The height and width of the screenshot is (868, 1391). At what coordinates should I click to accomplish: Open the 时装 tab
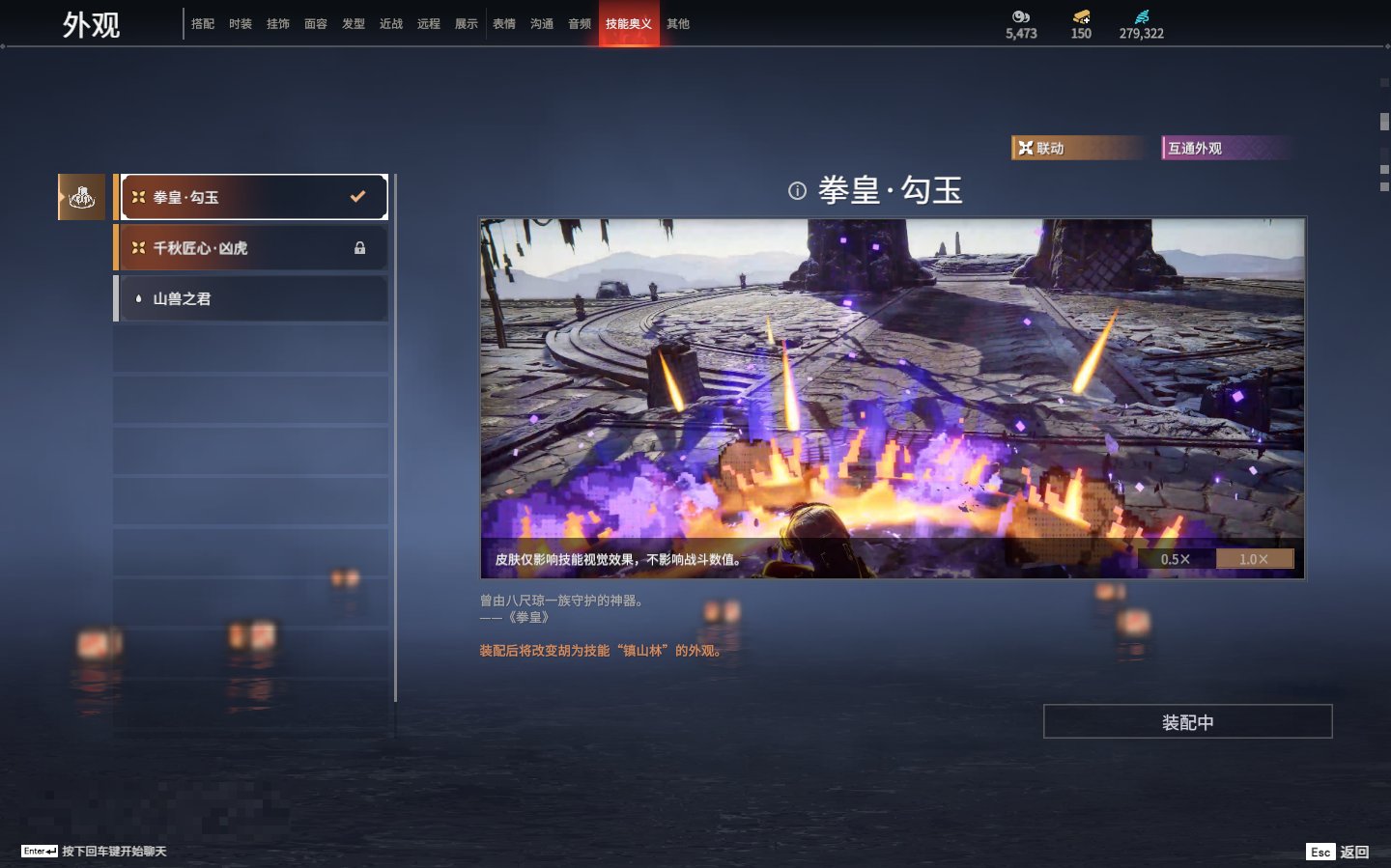tap(241, 24)
